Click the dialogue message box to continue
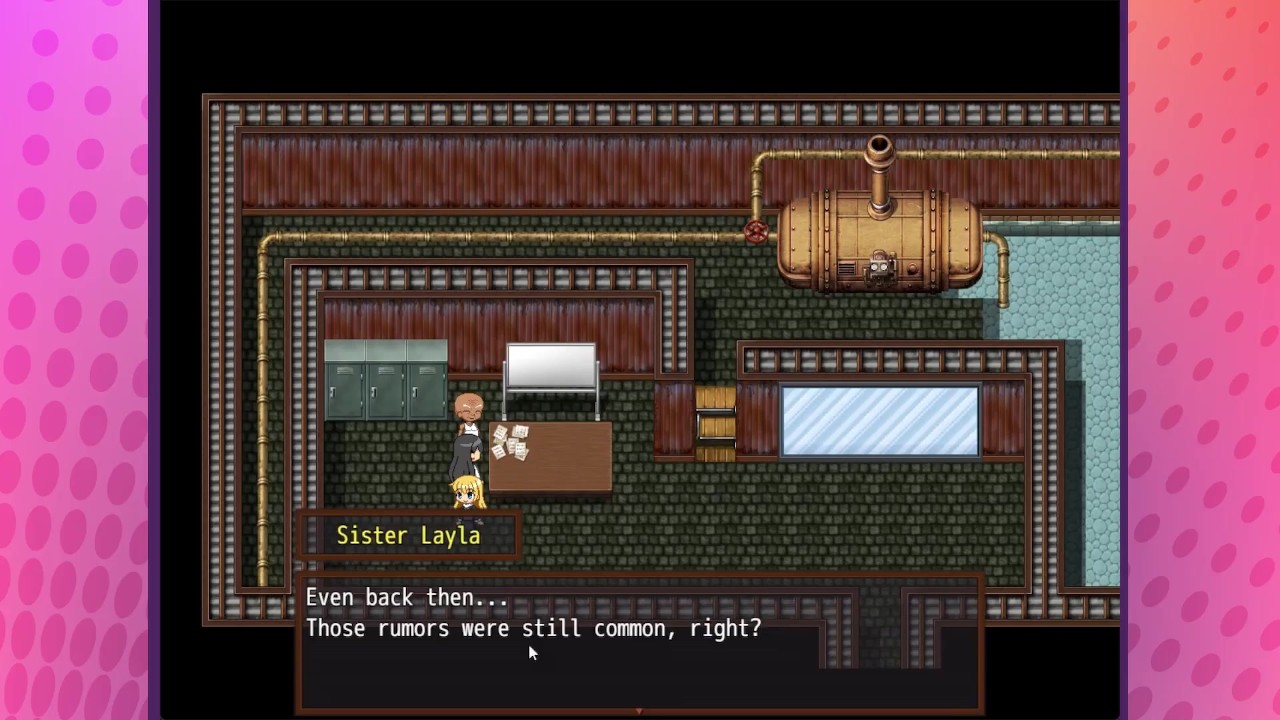This screenshot has width=1280, height=720. click(640, 642)
